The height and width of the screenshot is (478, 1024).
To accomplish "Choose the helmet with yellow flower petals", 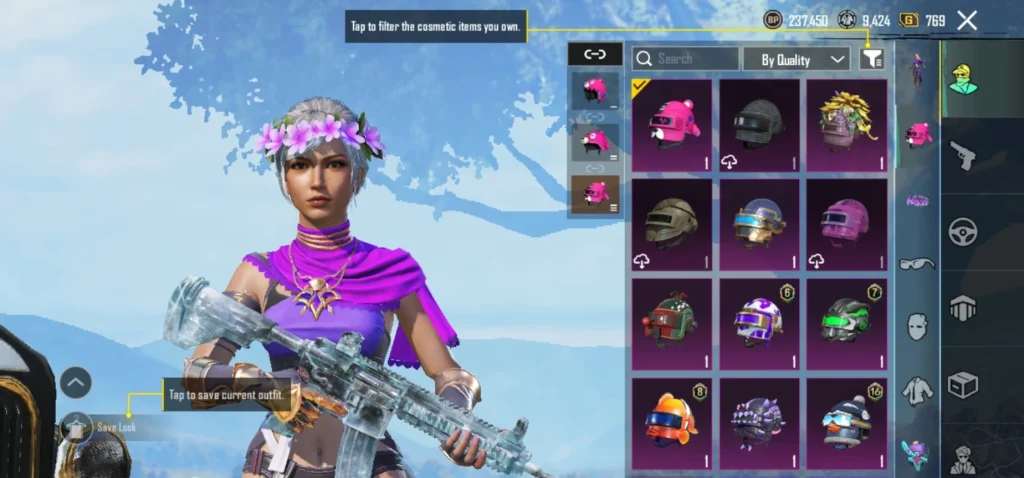I will 848,125.
